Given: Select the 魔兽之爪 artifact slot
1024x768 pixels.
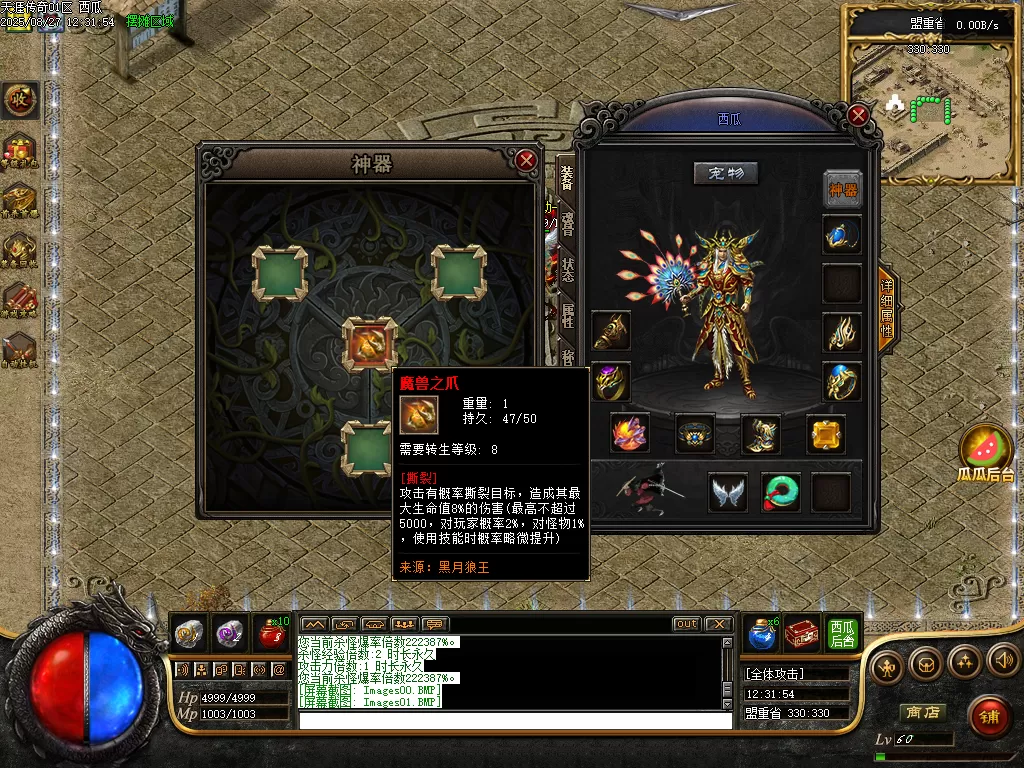Looking at the screenshot, I should tap(369, 343).
